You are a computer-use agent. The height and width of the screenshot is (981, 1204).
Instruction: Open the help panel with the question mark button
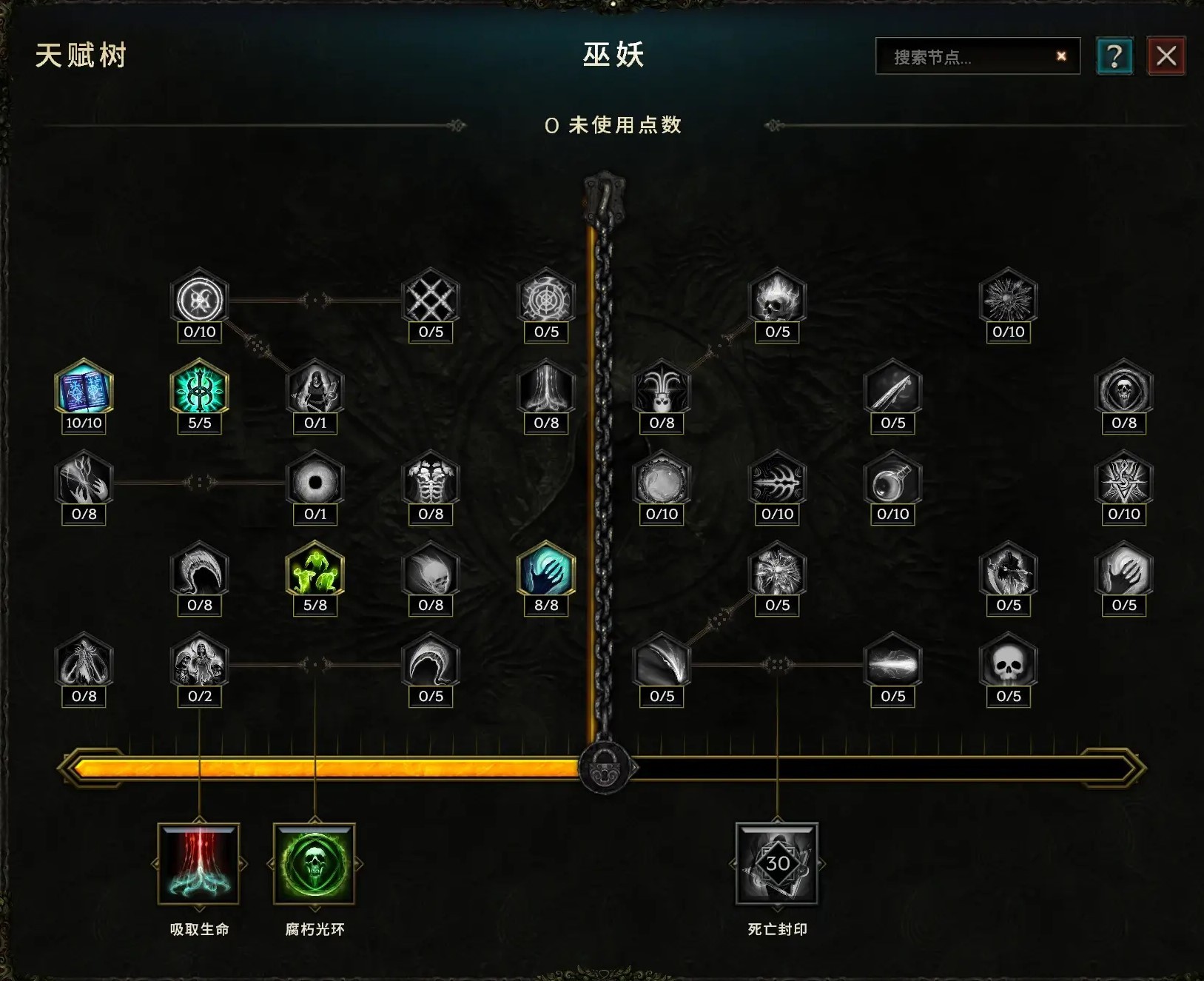(x=1114, y=56)
